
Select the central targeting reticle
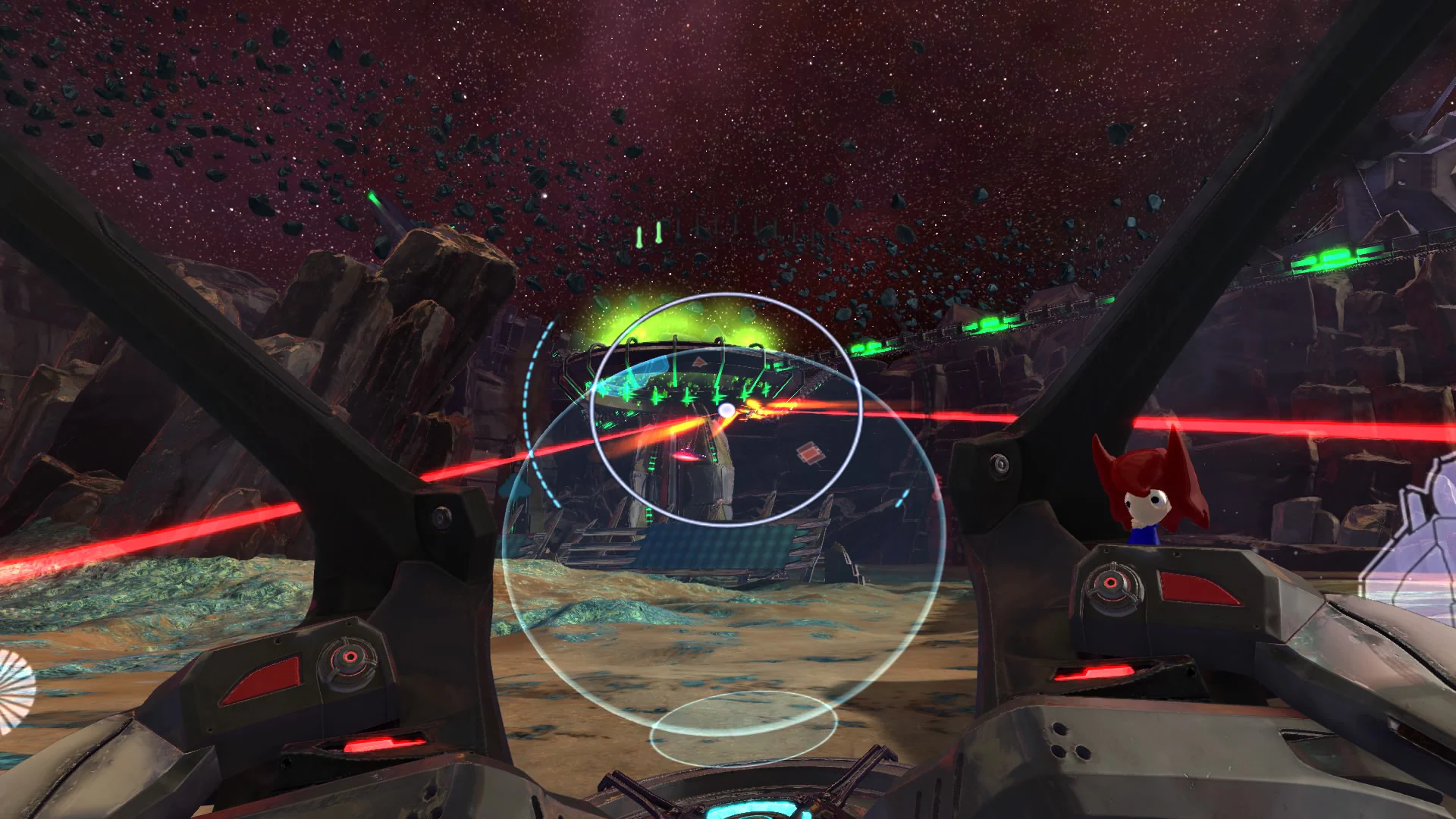[728, 409]
